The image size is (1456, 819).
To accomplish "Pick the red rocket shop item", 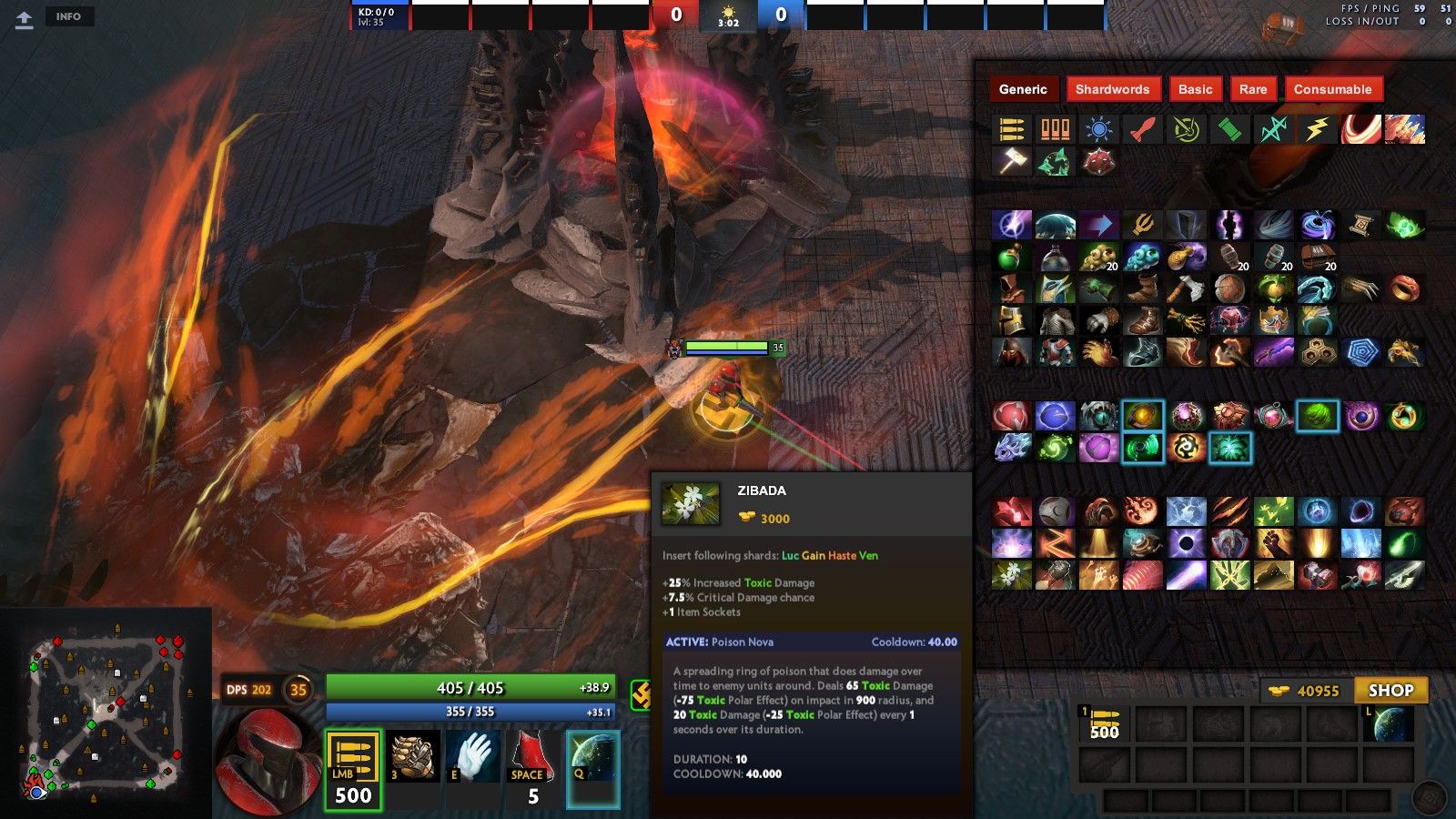I will (1142, 129).
